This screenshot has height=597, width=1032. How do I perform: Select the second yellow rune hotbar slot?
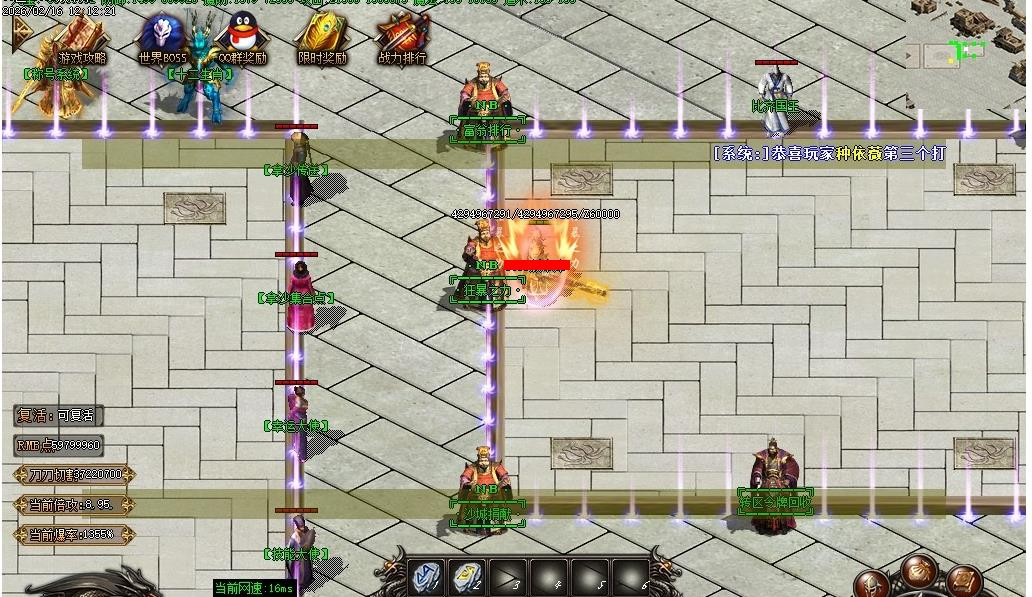coord(467,576)
